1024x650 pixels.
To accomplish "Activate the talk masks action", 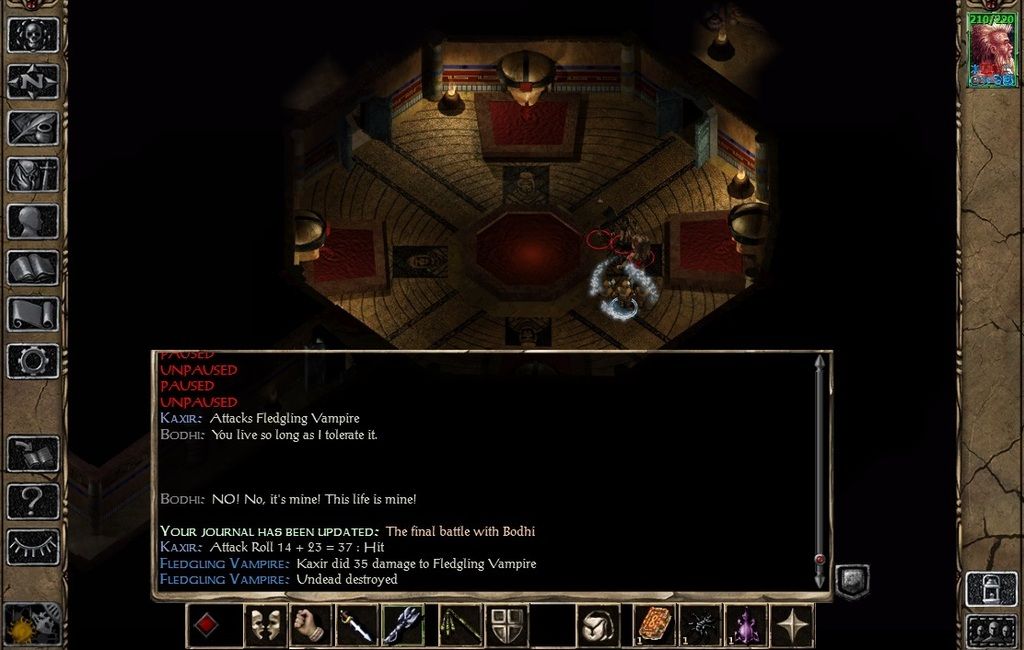I will (x=265, y=626).
